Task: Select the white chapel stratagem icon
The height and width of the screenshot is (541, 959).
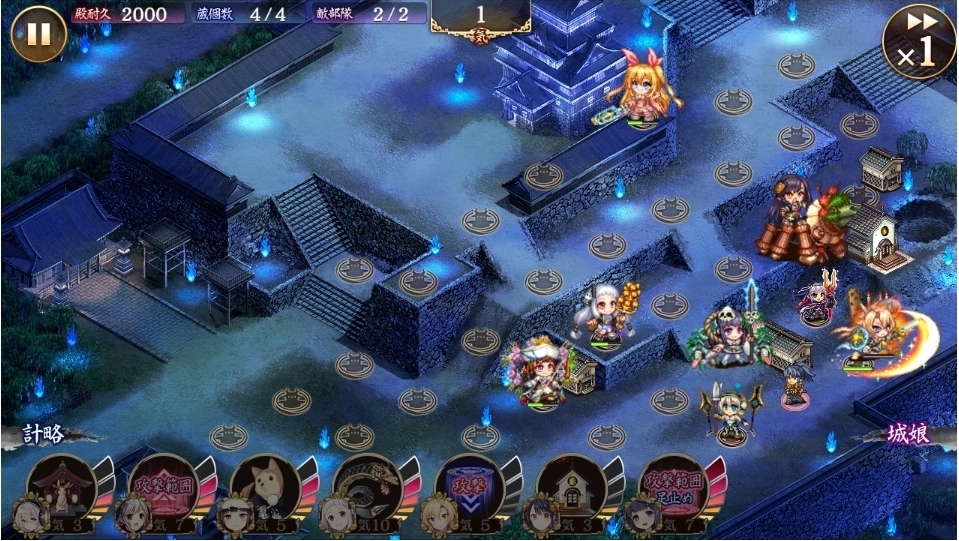Action: pos(571,489)
